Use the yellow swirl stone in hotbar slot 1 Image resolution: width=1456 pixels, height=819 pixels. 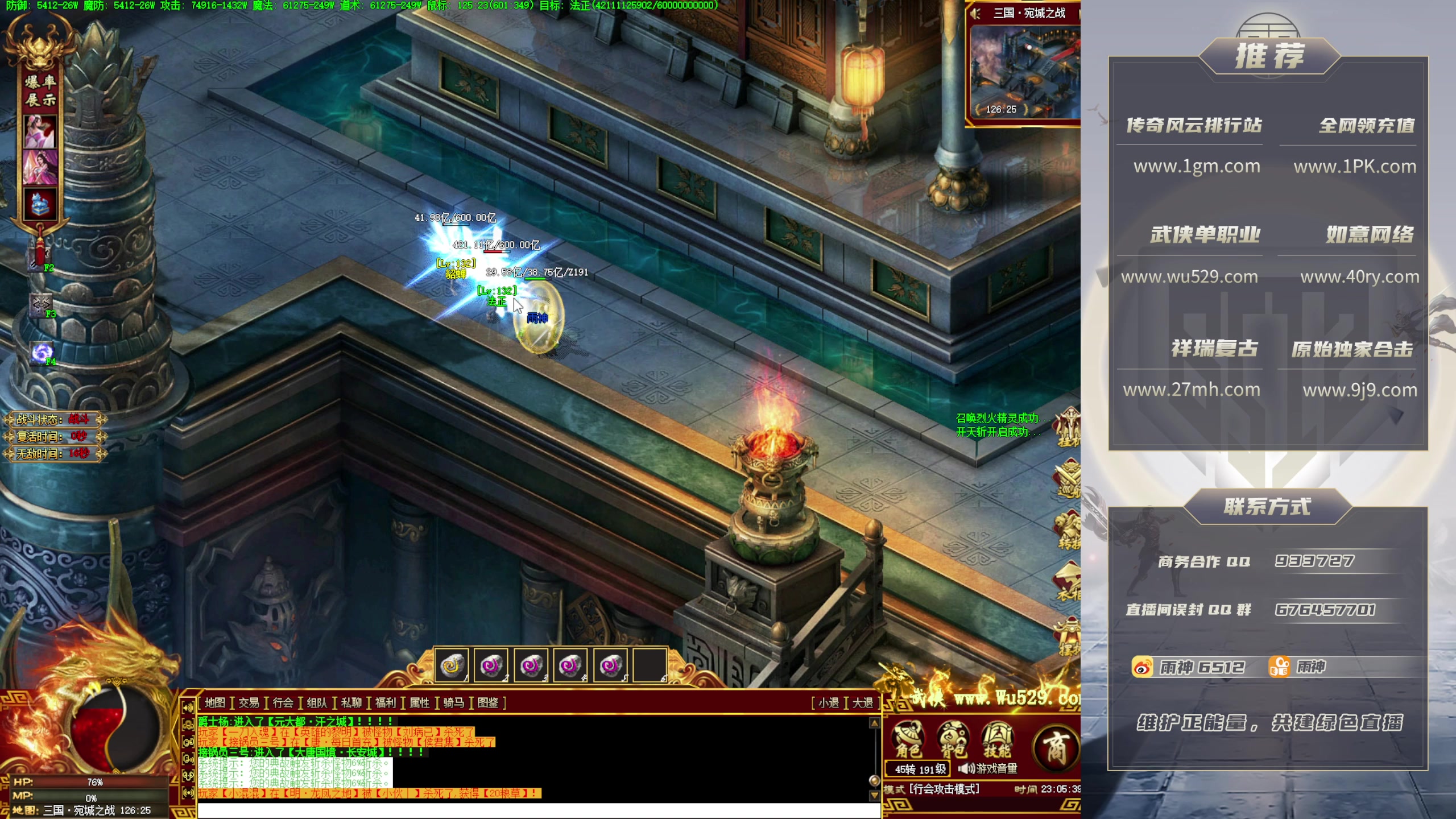pos(452,665)
